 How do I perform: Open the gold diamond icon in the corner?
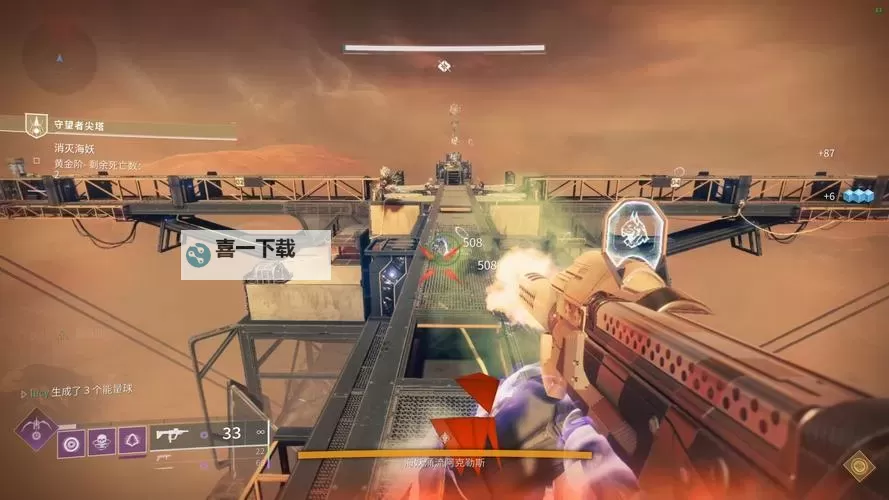pyautogui.click(x=856, y=466)
